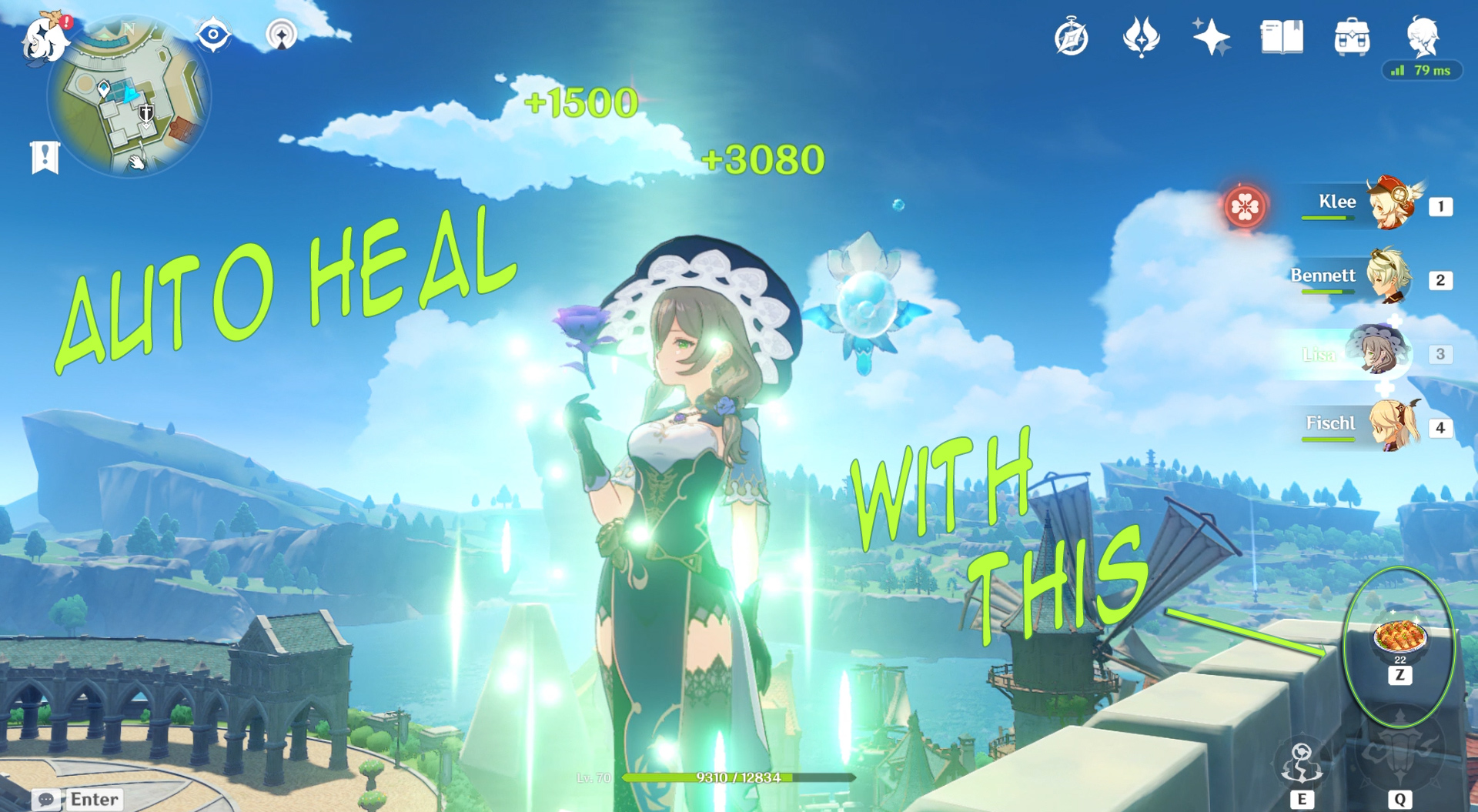Image resolution: width=1478 pixels, height=812 pixels.
Task: Click the nearby broadcast signal icon
Action: 282,35
